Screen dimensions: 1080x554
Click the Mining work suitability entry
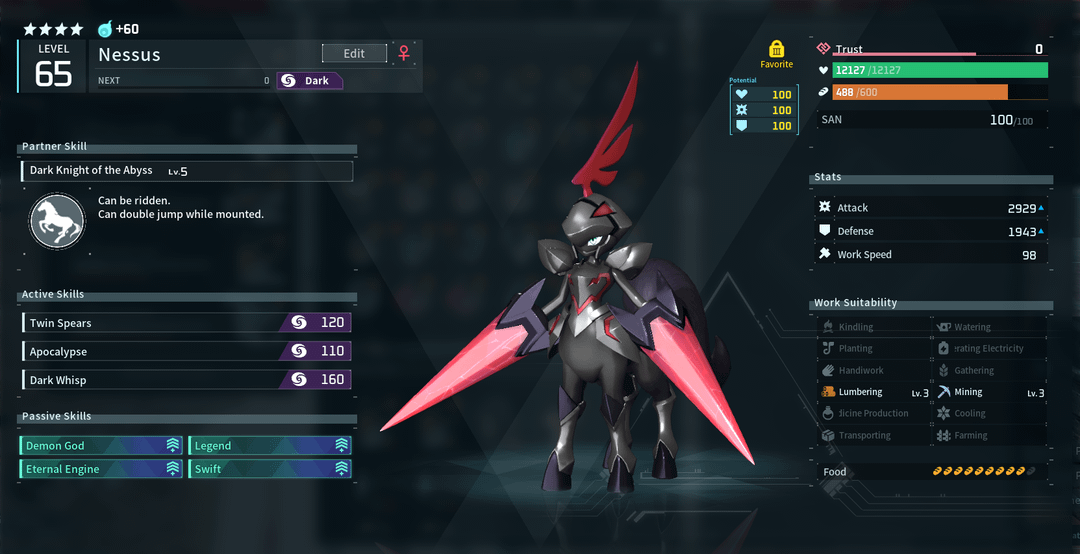pos(990,392)
